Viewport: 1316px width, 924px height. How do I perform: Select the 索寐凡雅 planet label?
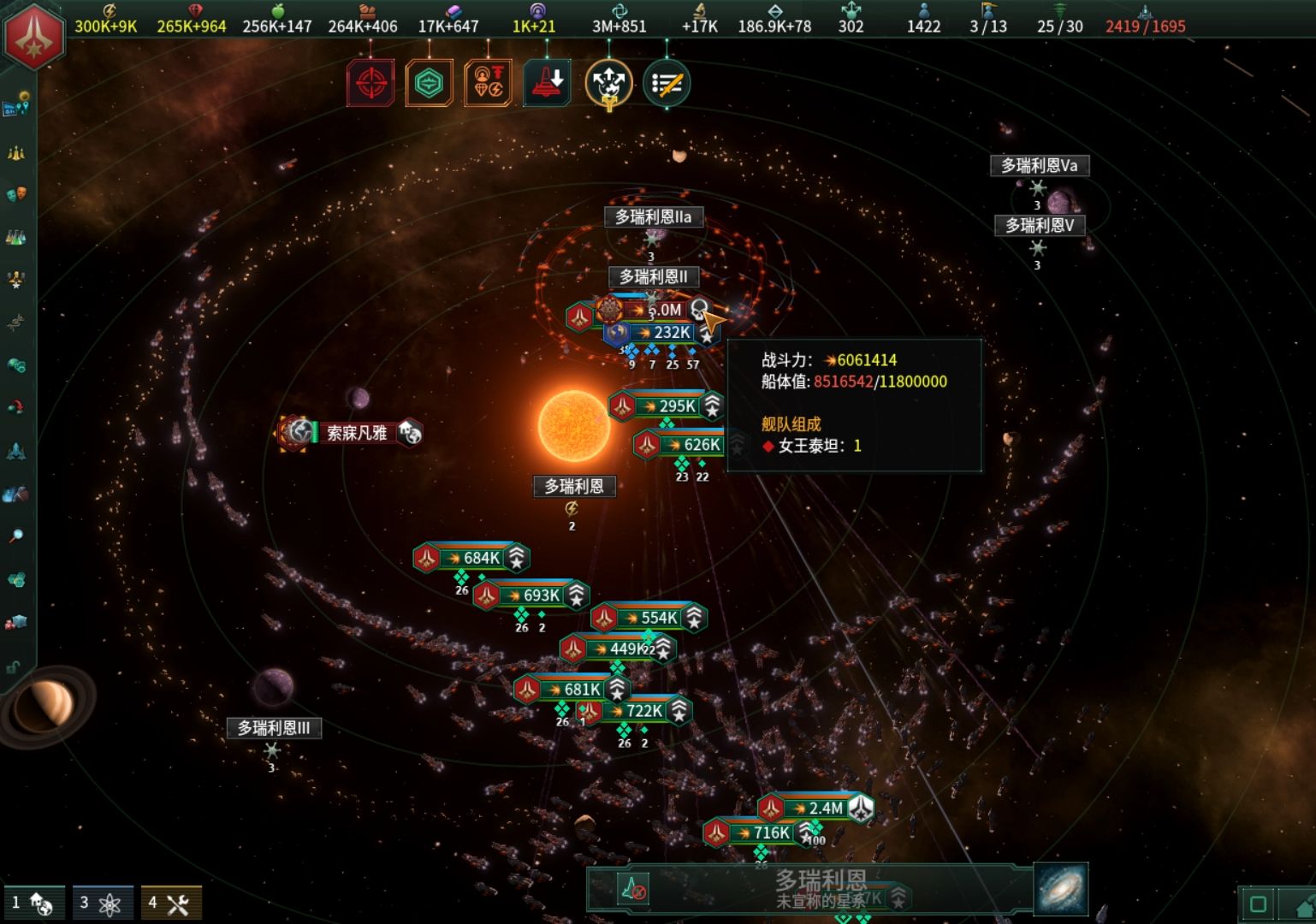357,433
